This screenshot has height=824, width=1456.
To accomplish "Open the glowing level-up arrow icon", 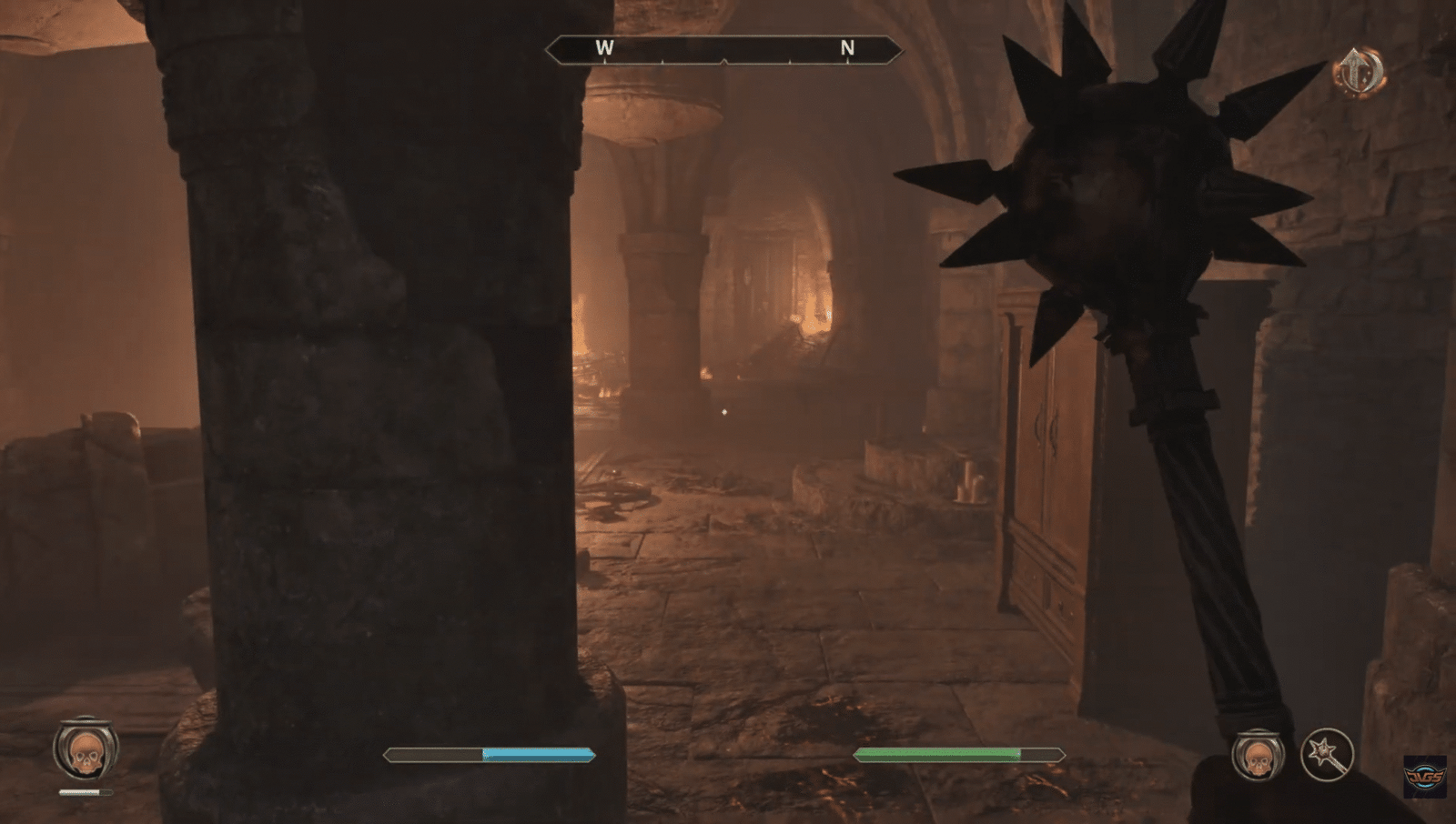I will click(1360, 71).
